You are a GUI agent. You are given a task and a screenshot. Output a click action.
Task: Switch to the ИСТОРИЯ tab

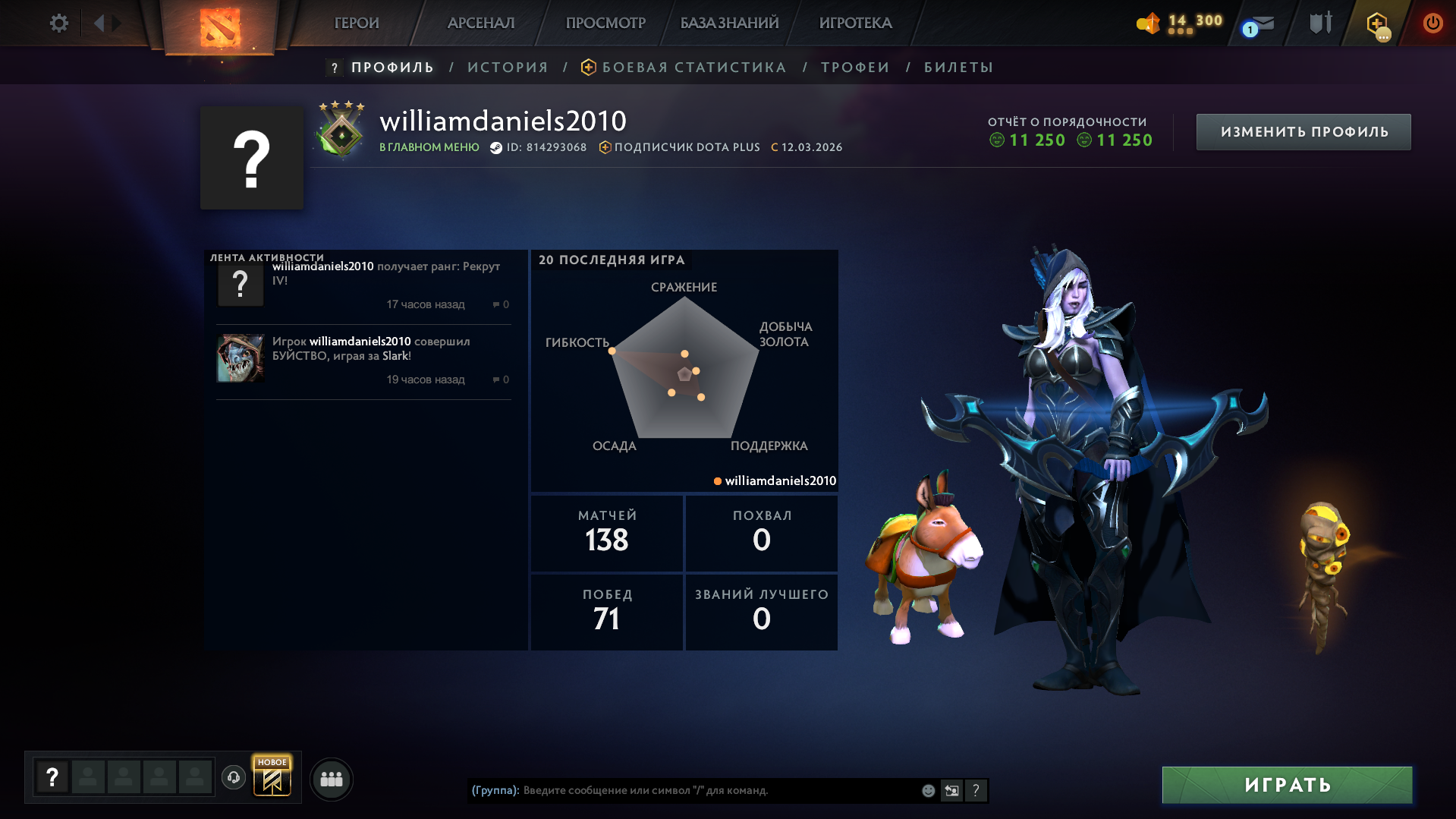(506, 67)
